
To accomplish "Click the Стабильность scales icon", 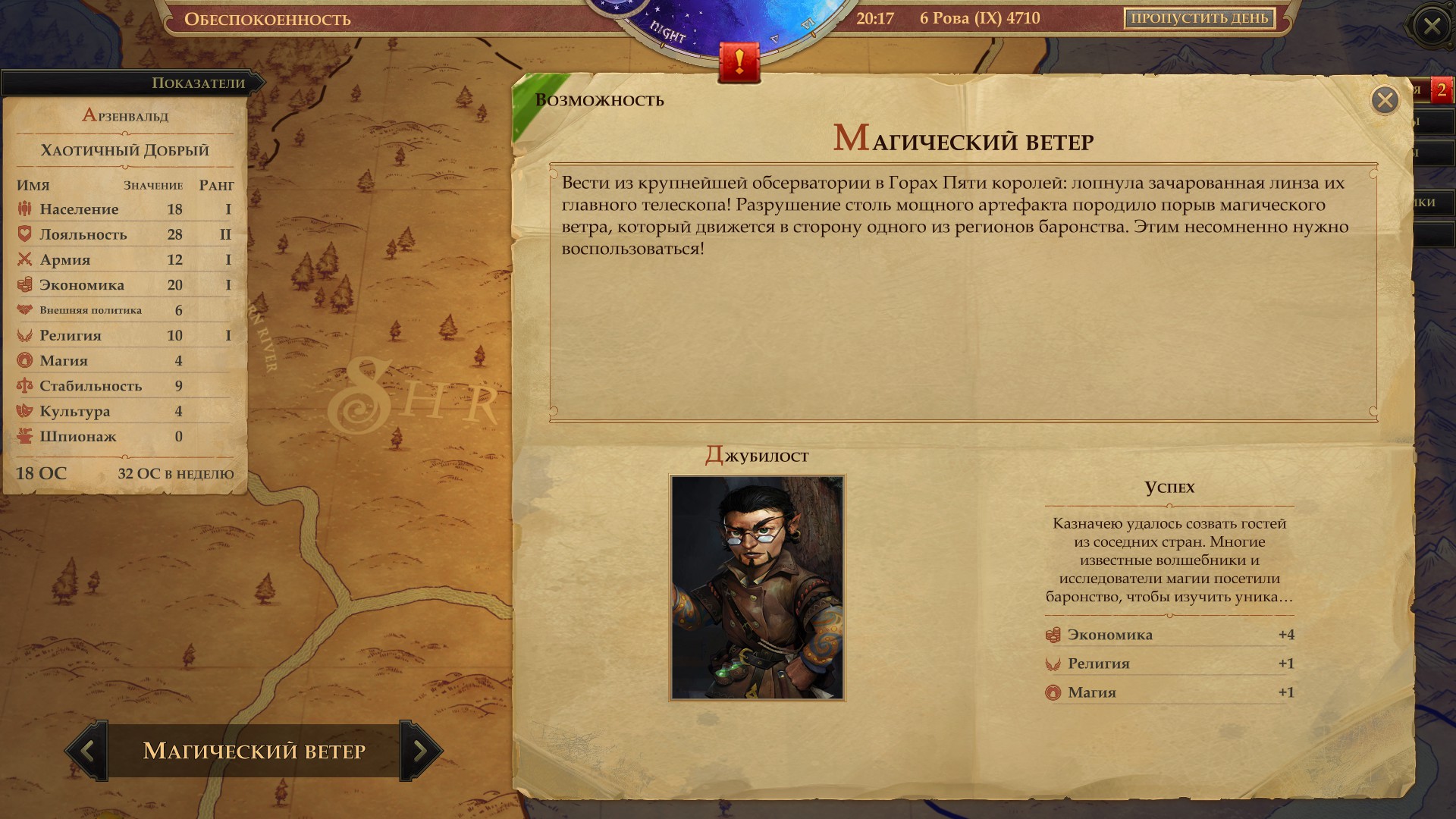I will click(24, 386).
